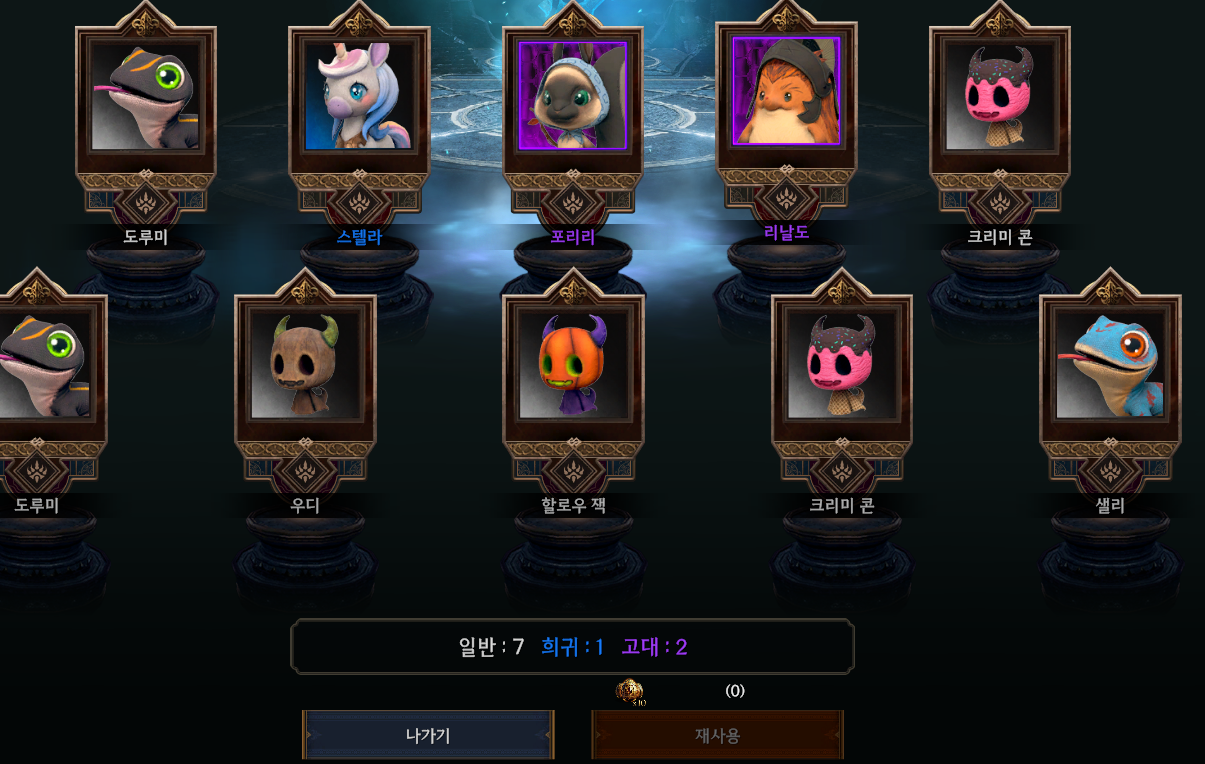Select the 샐리 blue lizard card

click(x=1110, y=364)
